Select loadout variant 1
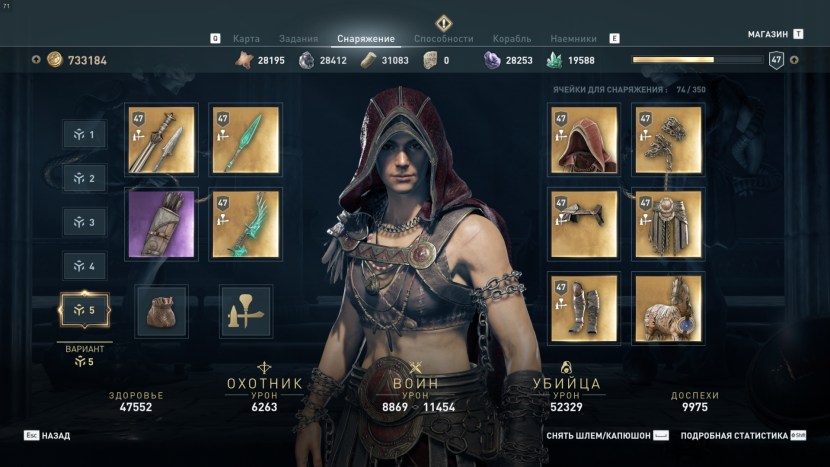830x467 pixels. point(84,135)
